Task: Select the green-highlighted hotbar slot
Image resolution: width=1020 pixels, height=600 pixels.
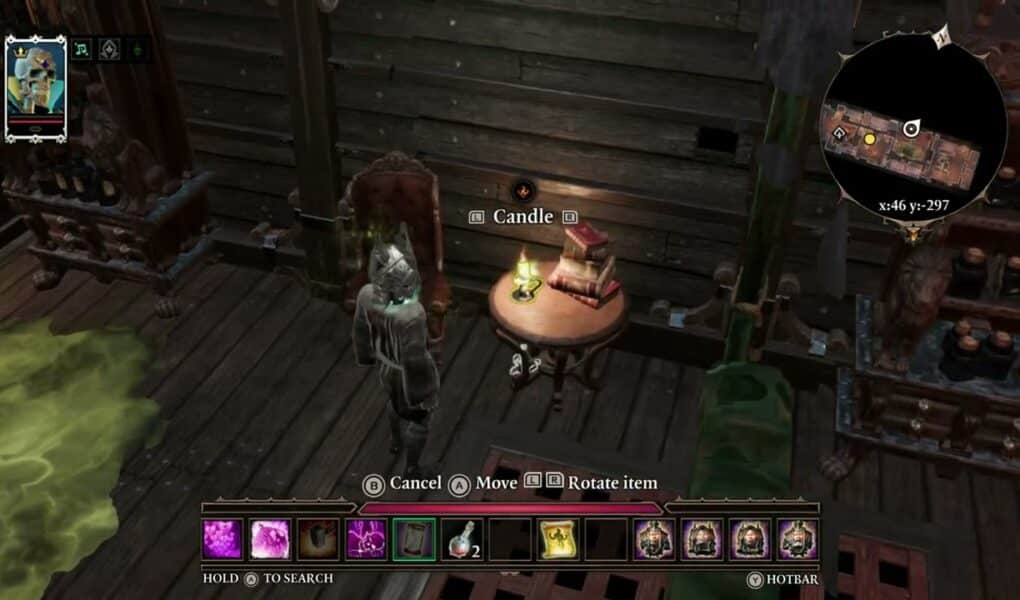Action: coord(414,539)
